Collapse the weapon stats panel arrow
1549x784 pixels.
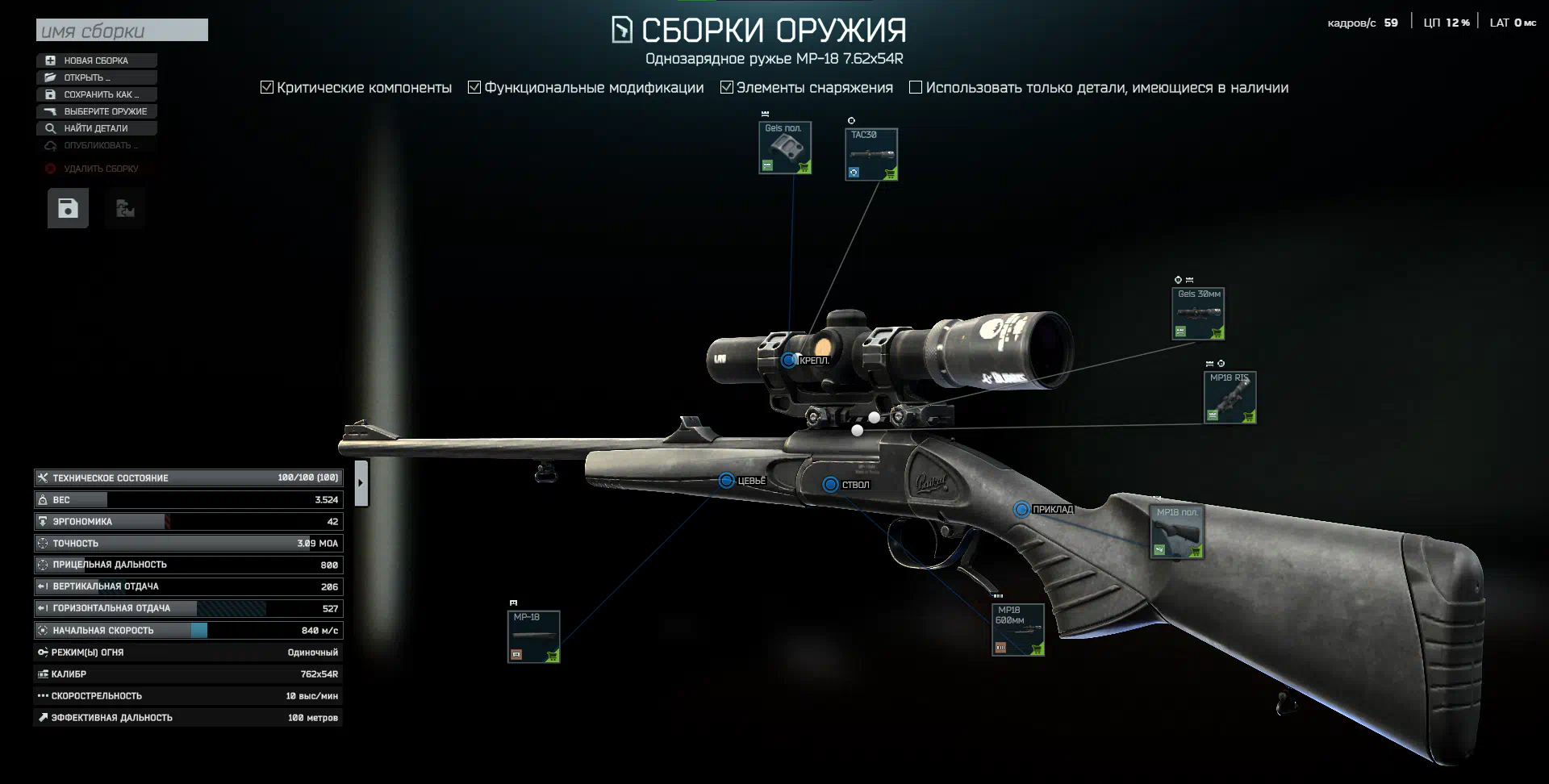pyautogui.click(x=361, y=483)
